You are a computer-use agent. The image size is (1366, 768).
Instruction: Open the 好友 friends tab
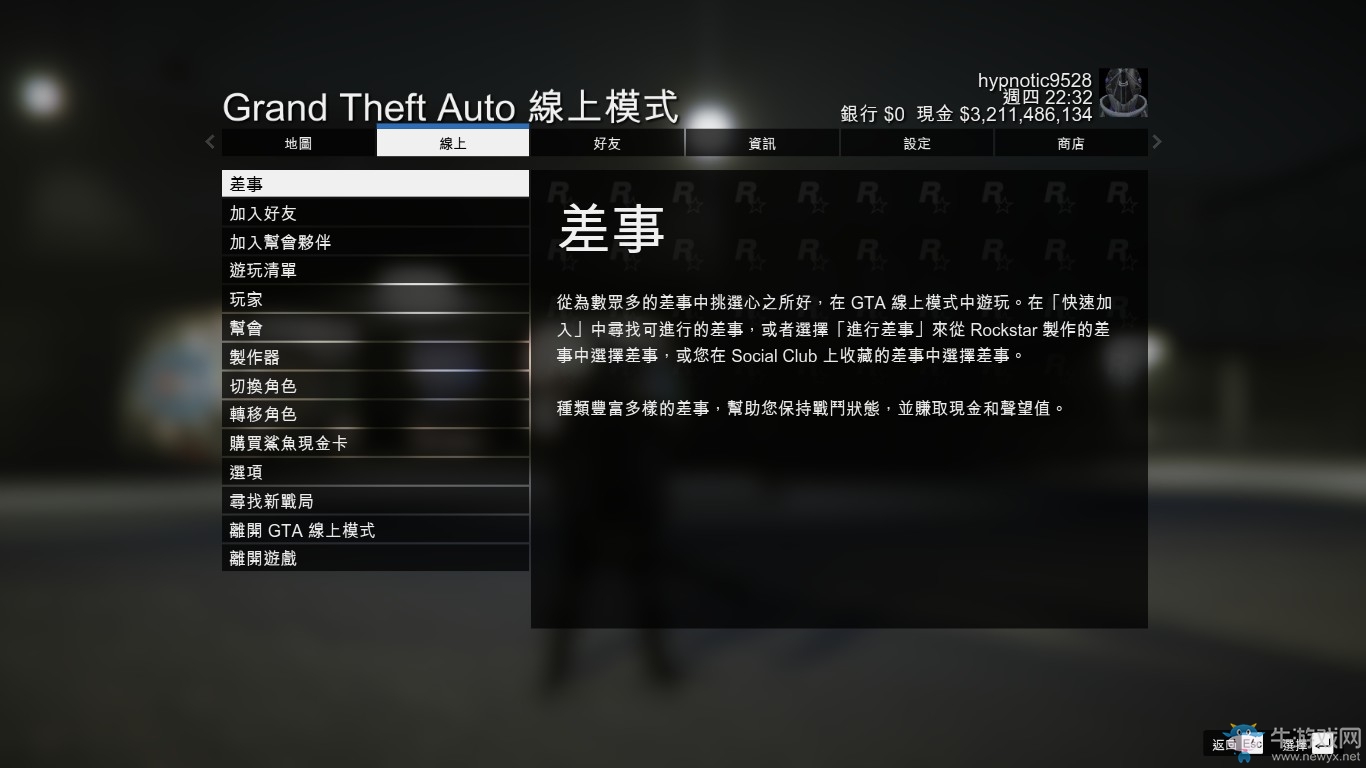pos(606,143)
